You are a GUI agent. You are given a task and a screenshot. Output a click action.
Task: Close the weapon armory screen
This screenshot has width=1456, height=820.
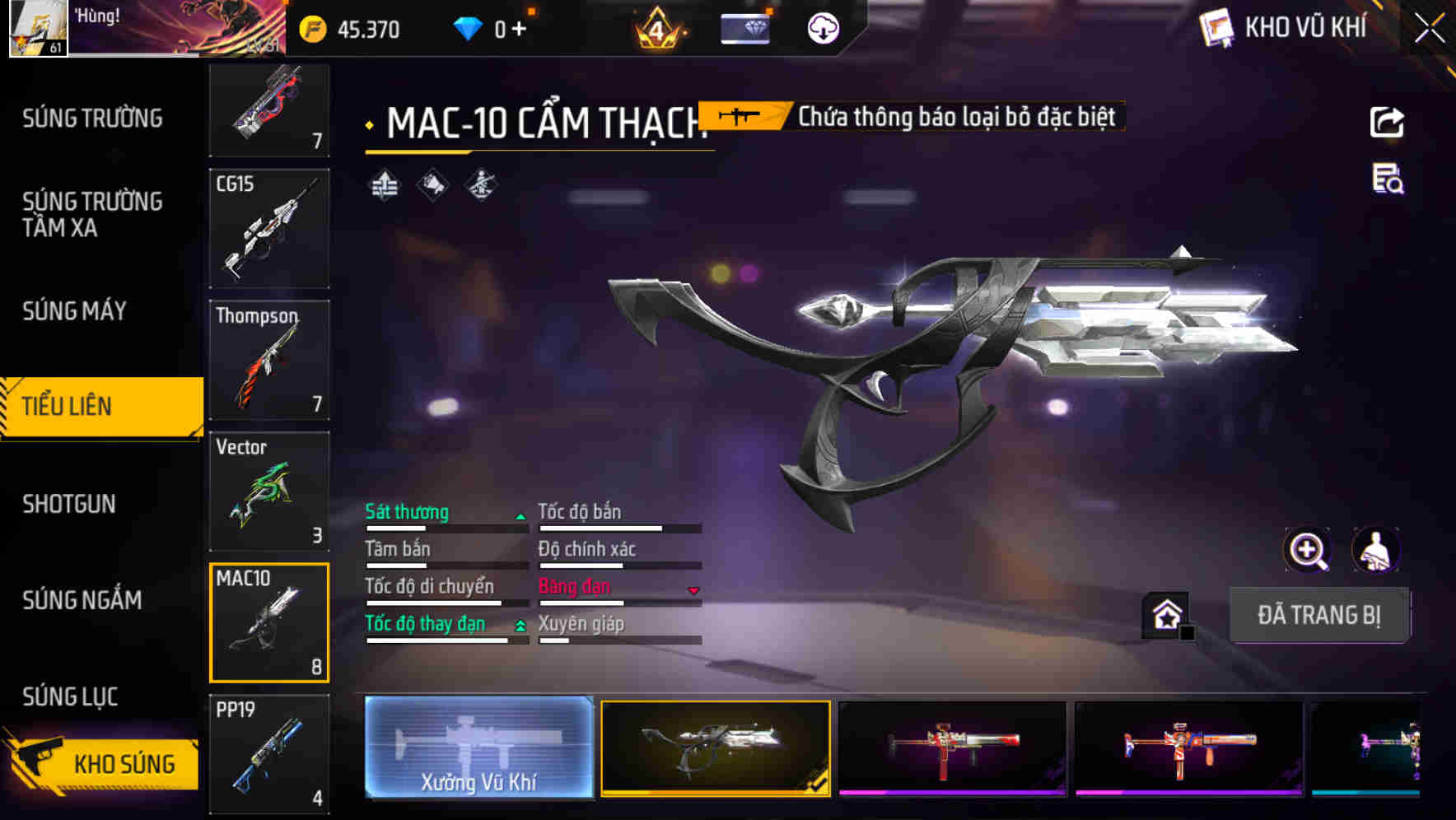pos(1430,29)
